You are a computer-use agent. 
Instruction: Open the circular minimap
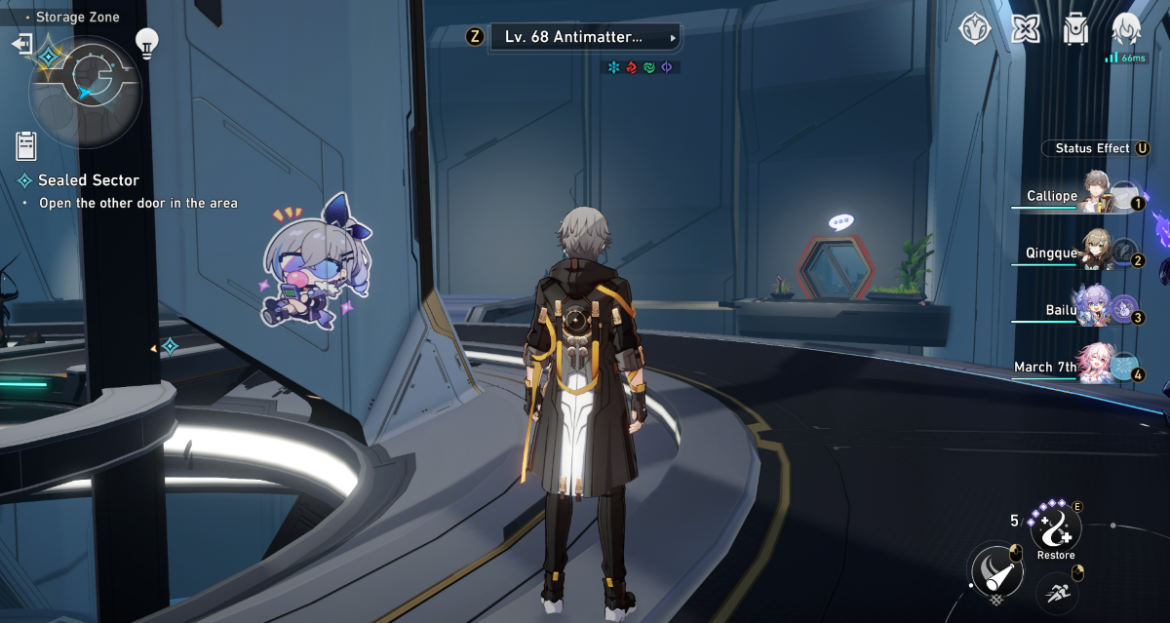click(84, 89)
